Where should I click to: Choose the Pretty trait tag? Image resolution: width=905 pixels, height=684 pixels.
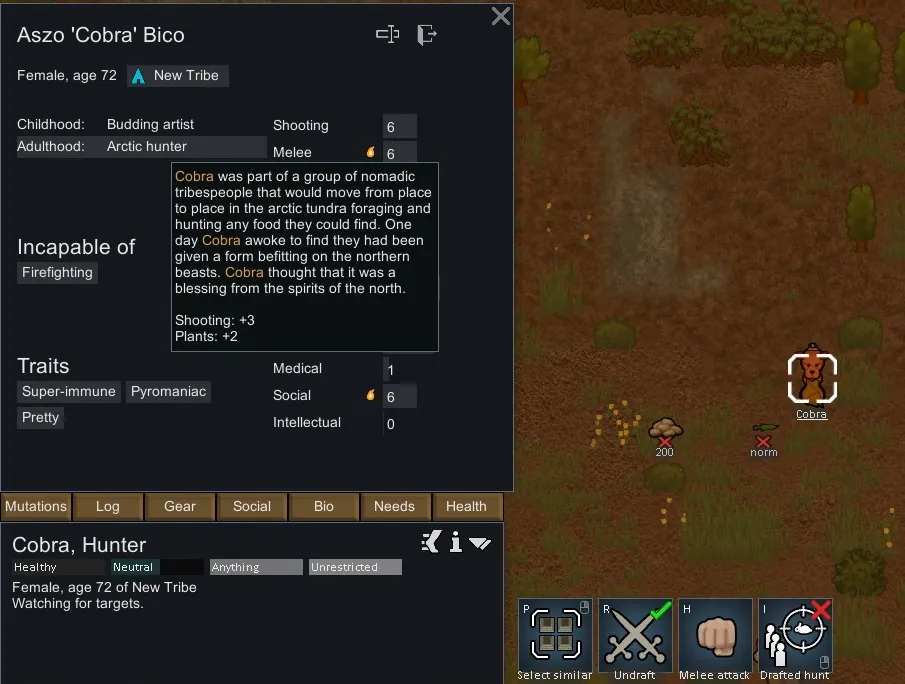click(x=40, y=418)
